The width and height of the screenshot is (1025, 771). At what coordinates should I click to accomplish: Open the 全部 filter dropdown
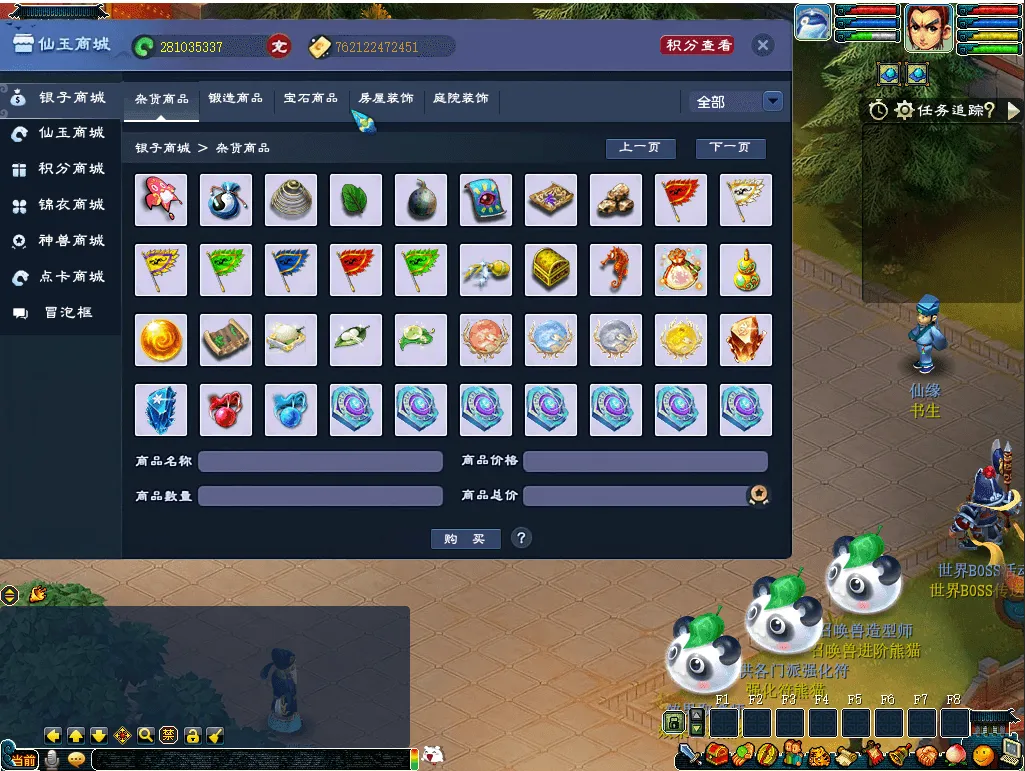772,101
